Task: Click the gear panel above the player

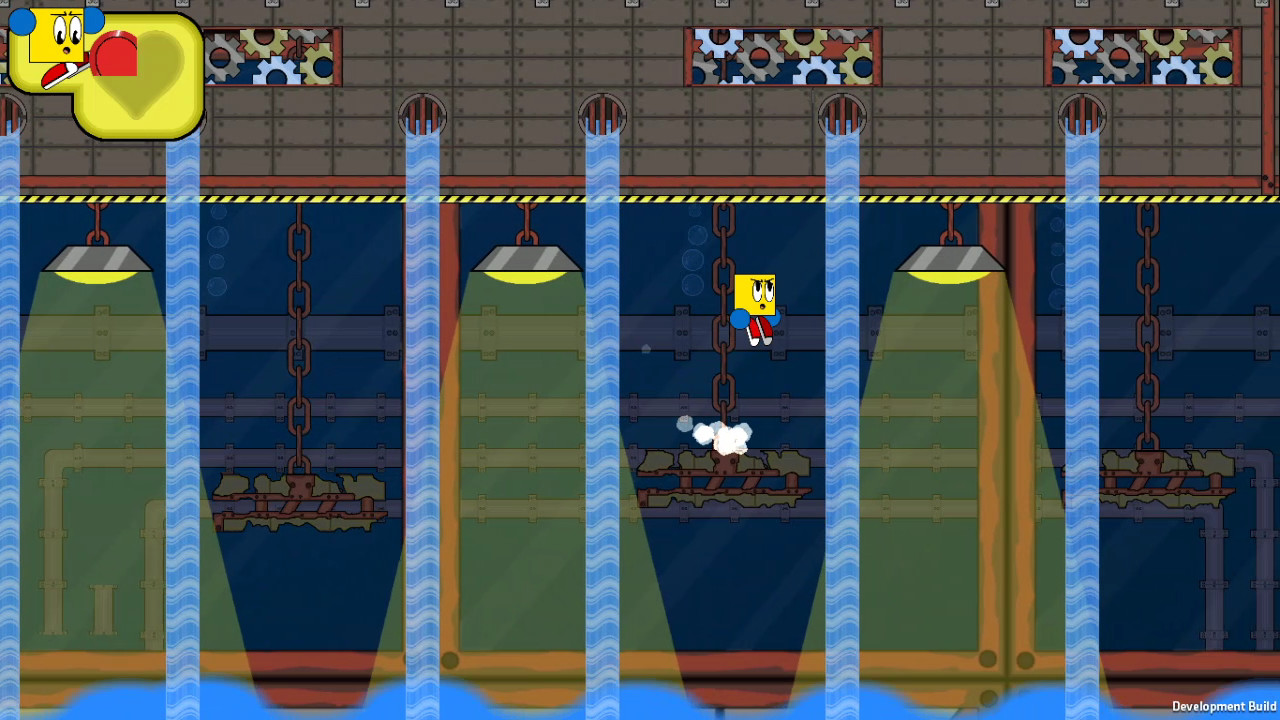Action: click(780, 55)
